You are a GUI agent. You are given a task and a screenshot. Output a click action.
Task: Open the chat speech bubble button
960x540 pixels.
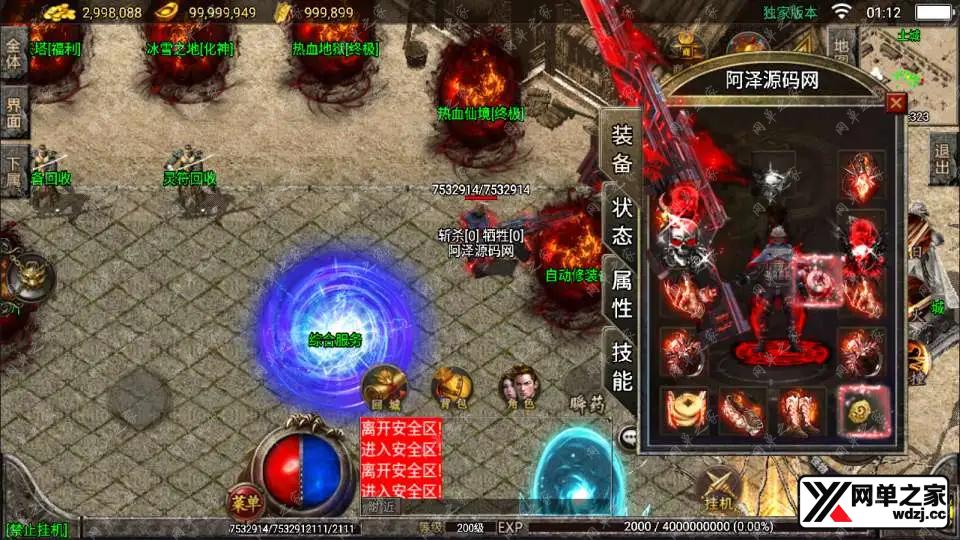point(628,437)
